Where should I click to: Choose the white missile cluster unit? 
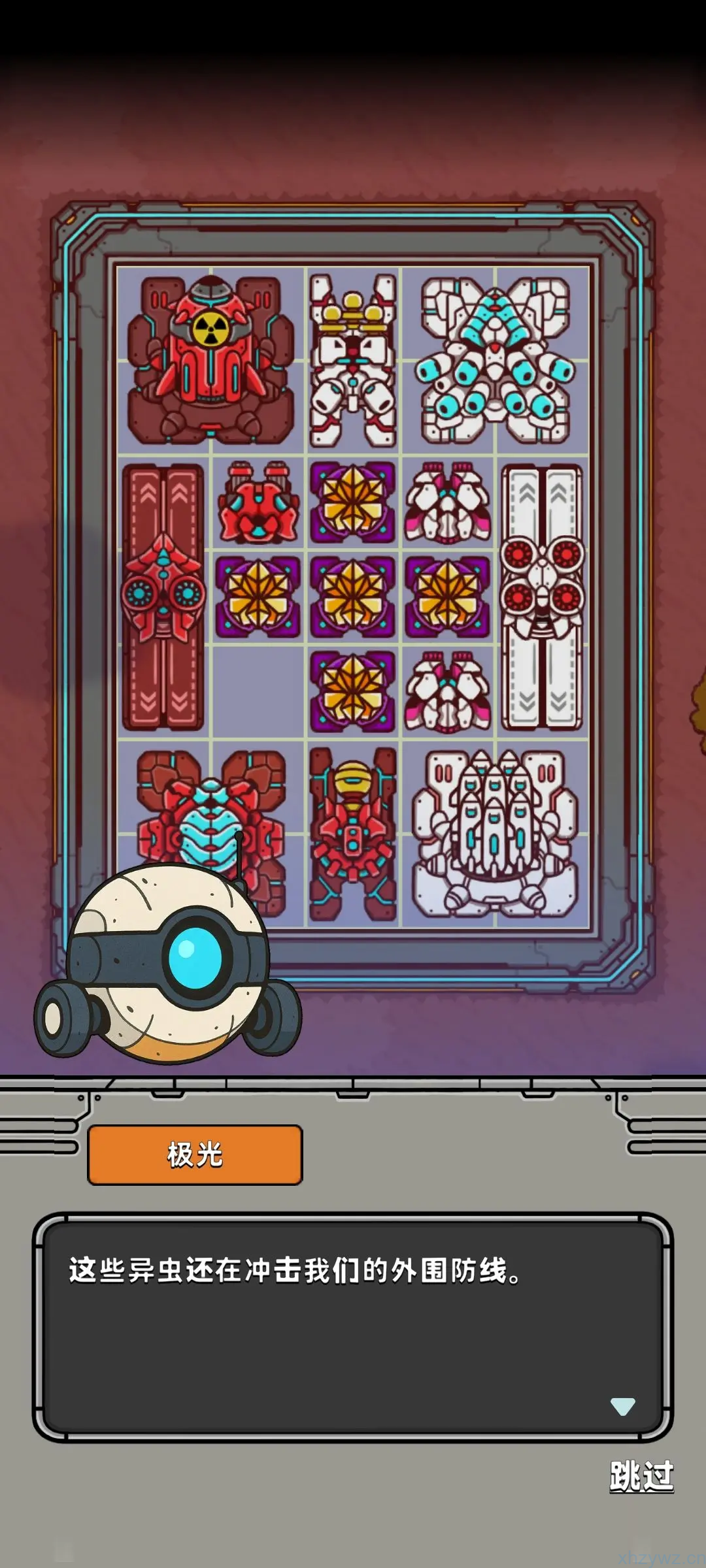(496, 833)
